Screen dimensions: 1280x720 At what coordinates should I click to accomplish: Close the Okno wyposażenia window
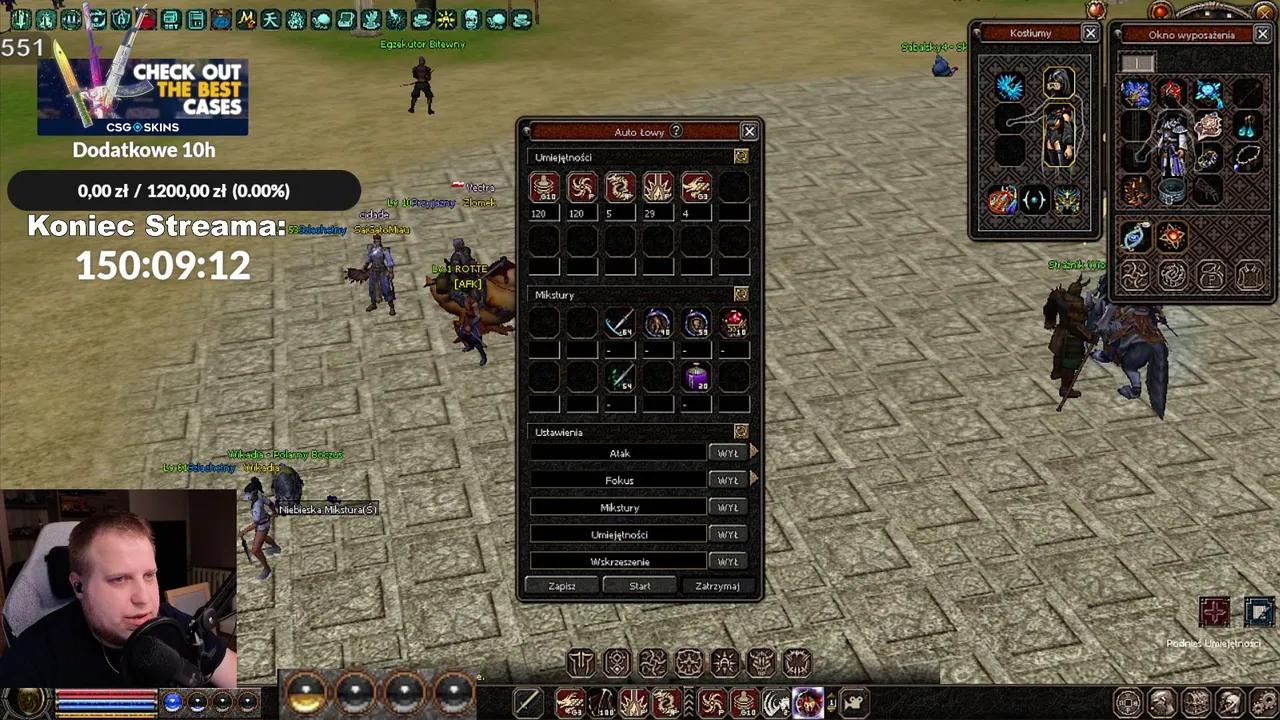pyautogui.click(x=1262, y=34)
